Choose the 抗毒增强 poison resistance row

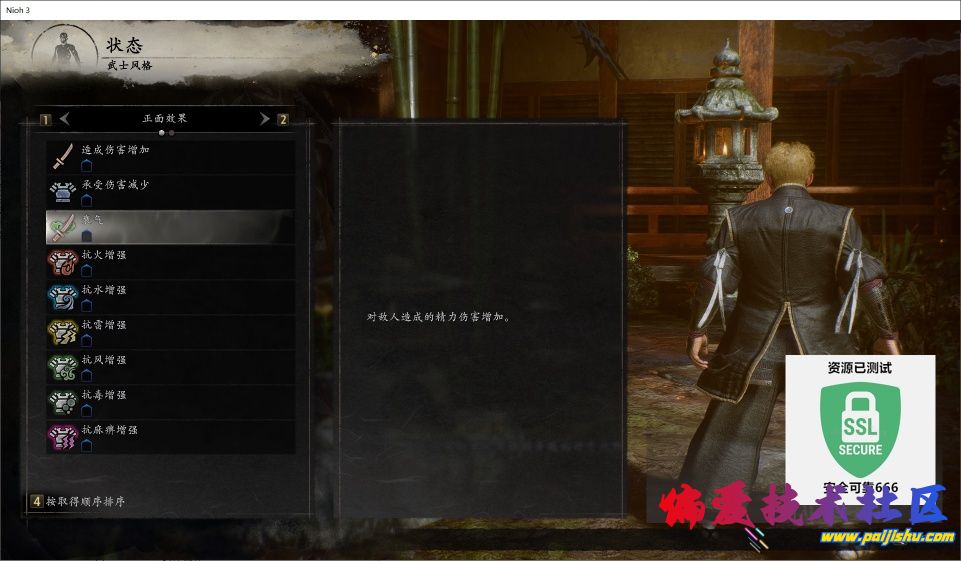170,402
